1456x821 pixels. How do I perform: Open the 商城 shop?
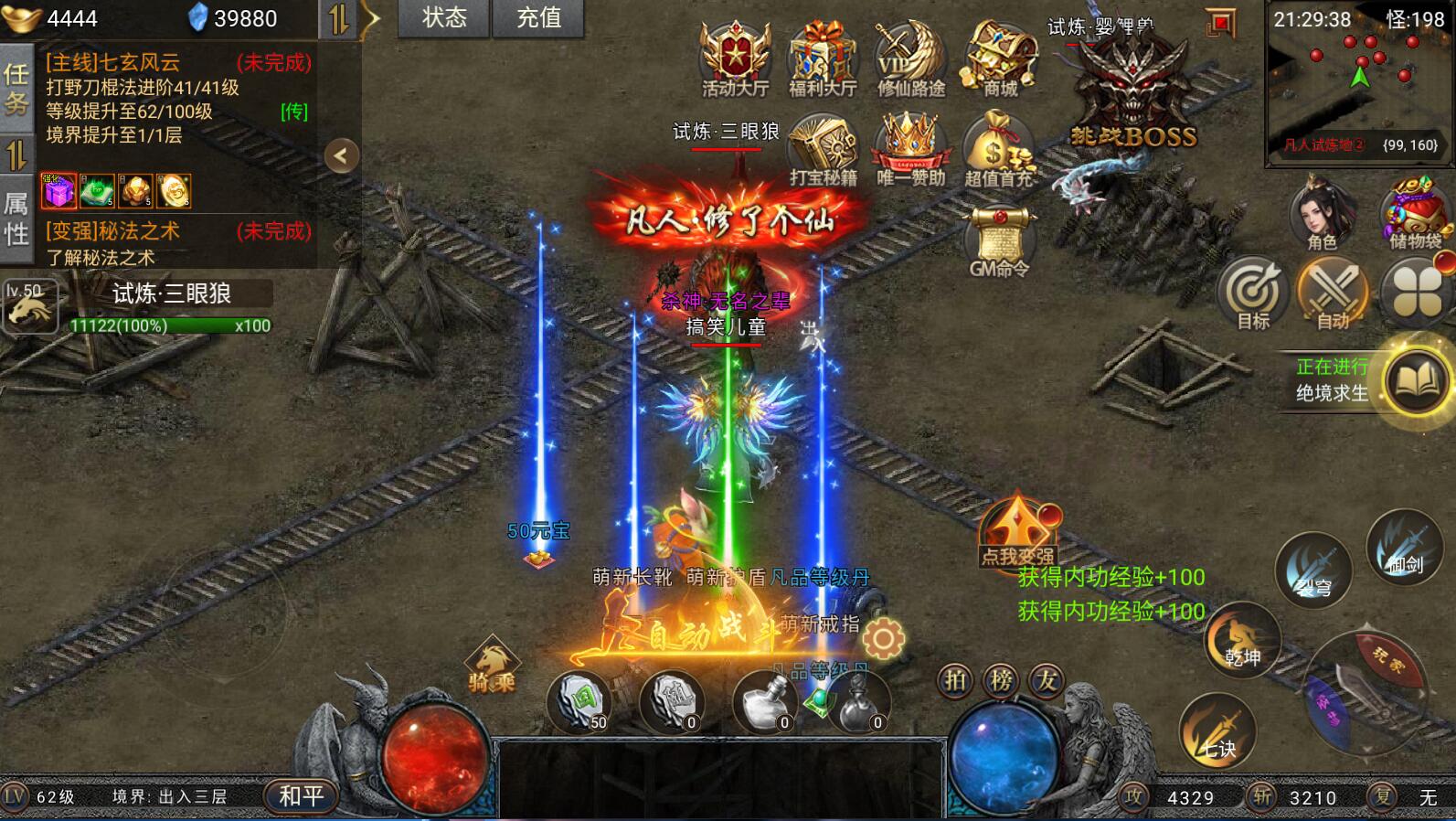1000,58
